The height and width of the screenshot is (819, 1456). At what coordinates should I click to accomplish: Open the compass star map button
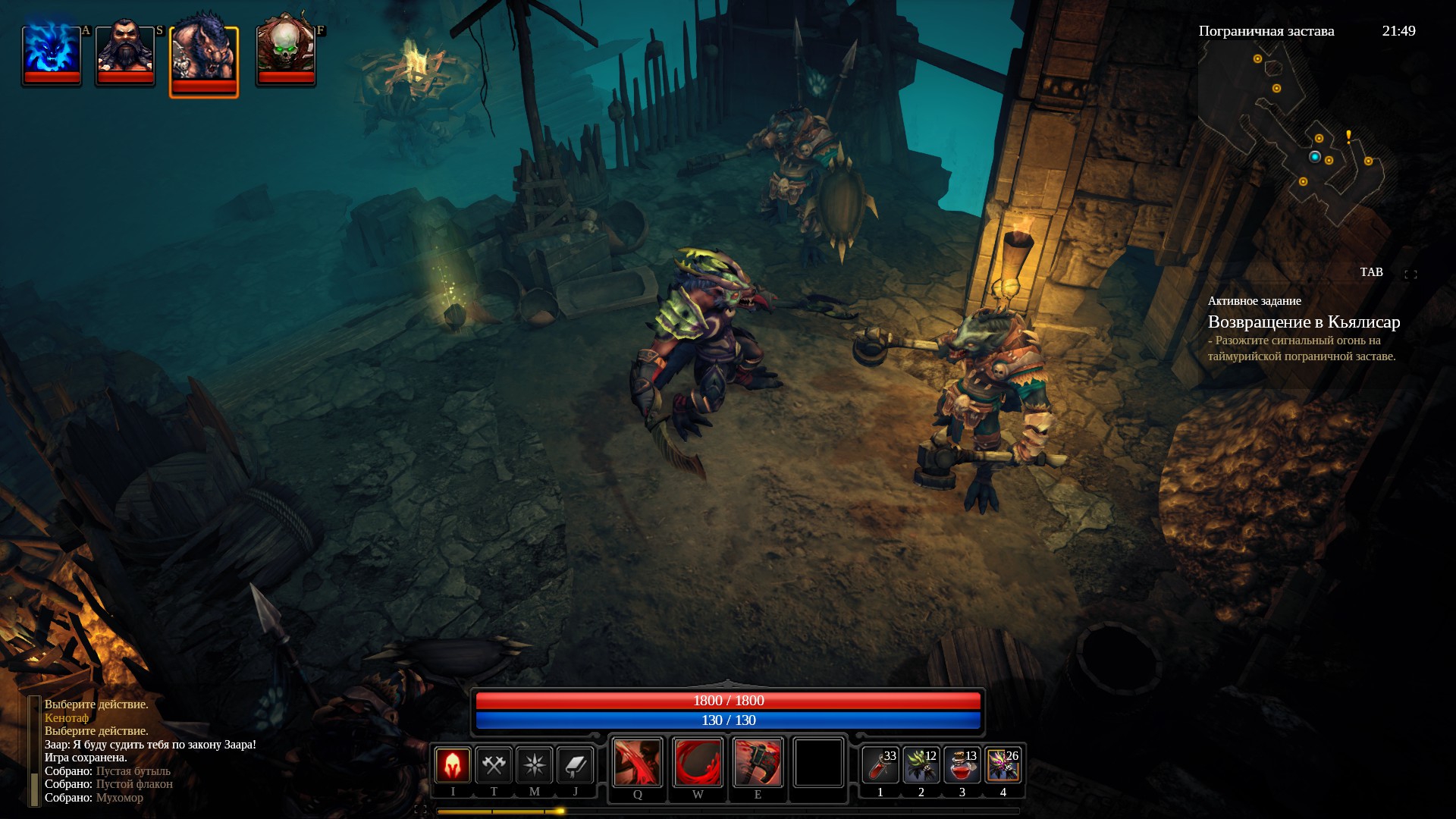point(535,764)
